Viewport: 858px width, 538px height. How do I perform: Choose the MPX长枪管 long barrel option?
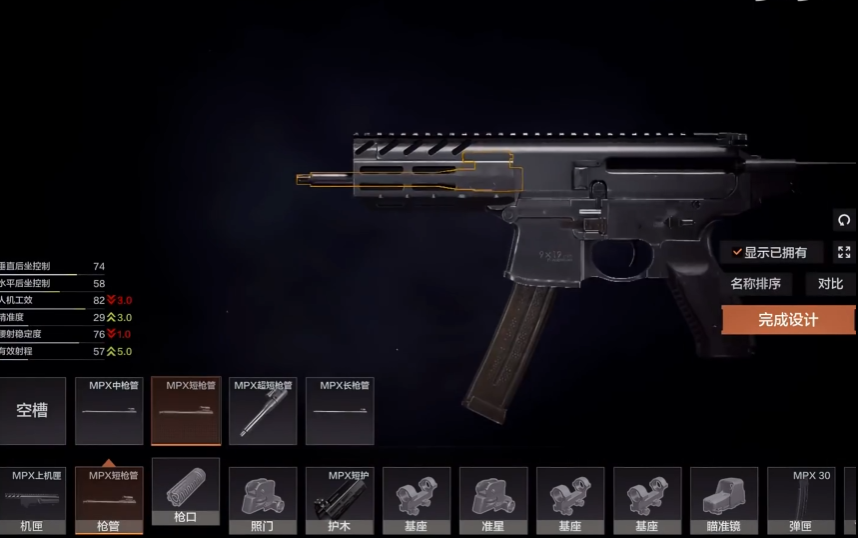pos(340,411)
